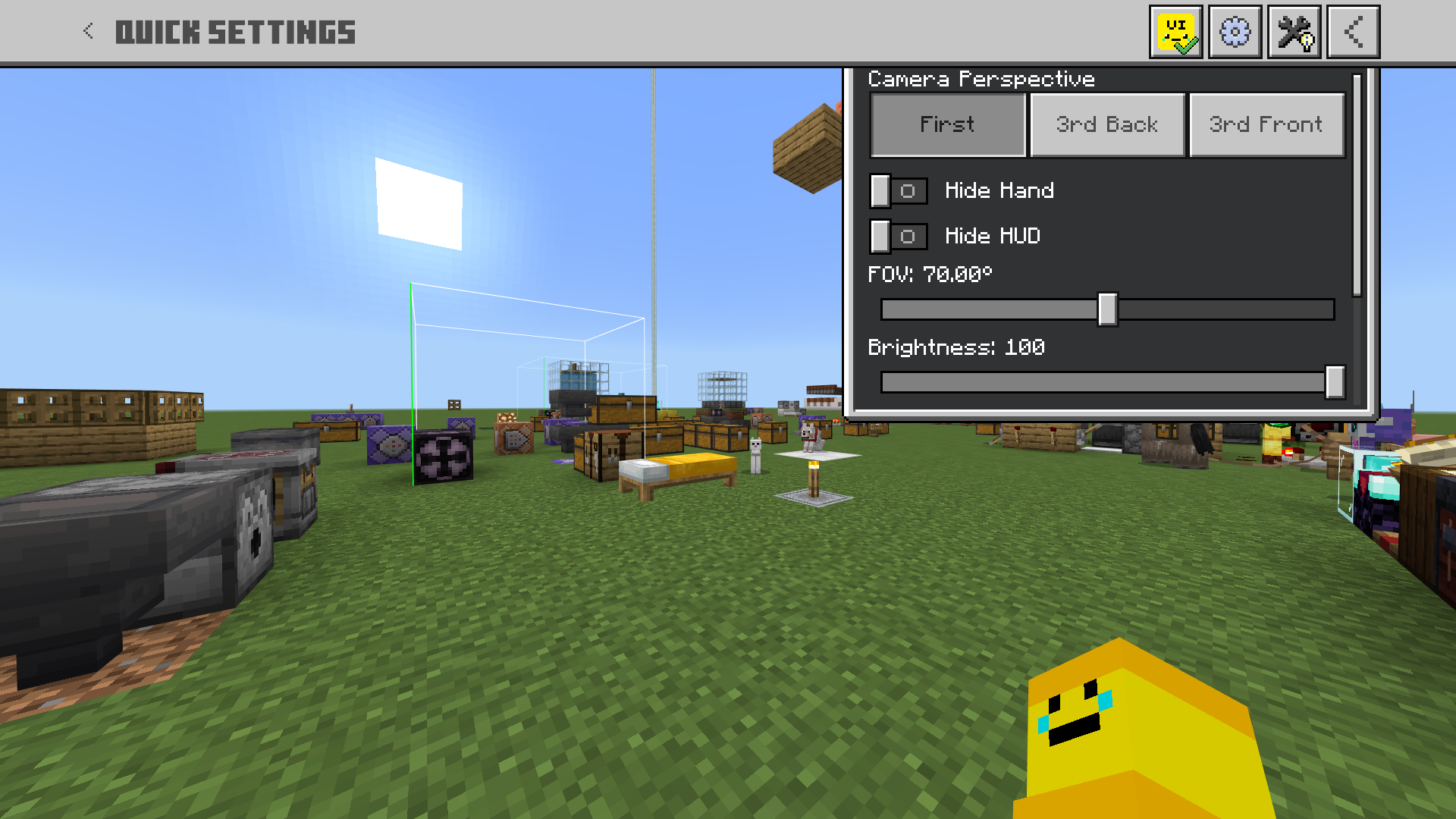Switch to 3rd Back perspective
Image resolution: width=1456 pixels, height=819 pixels.
pyautogui.click(x=1106, y=124)
